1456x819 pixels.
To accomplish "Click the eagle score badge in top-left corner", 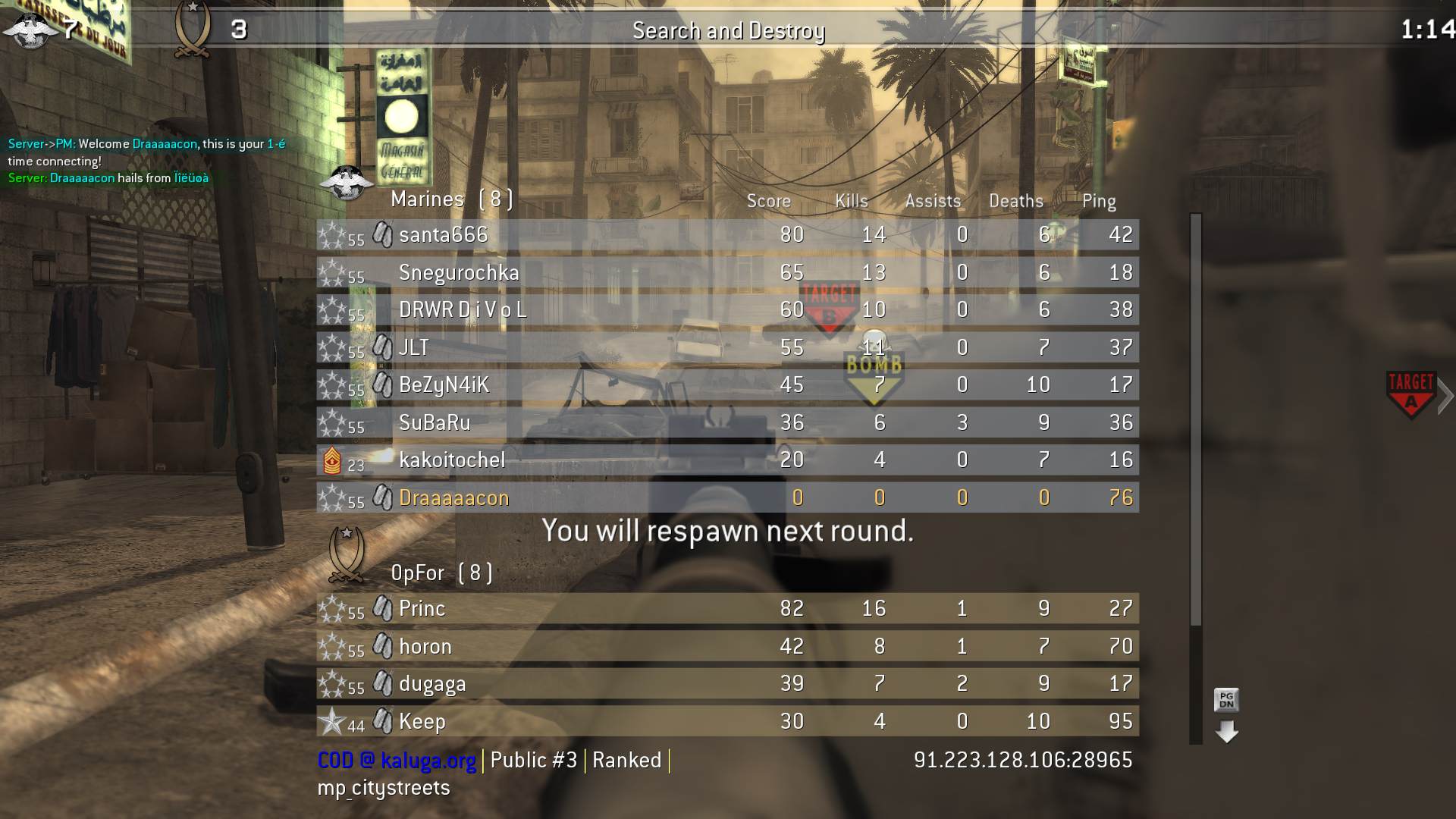I will pos(28,30).
